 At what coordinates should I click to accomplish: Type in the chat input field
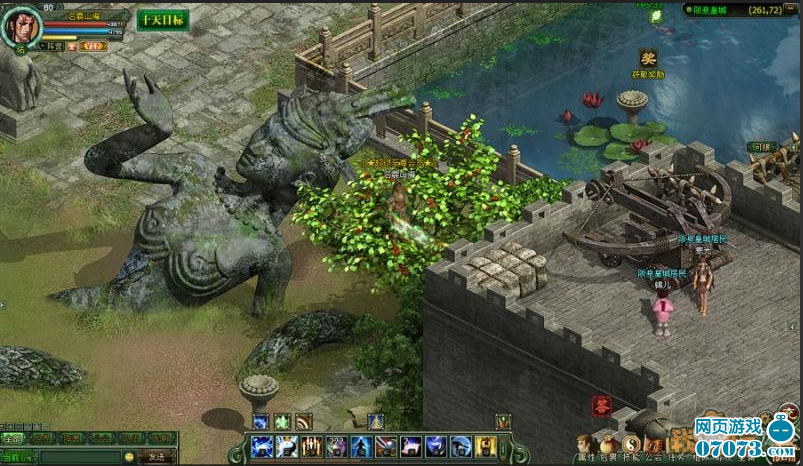[80, 457]
